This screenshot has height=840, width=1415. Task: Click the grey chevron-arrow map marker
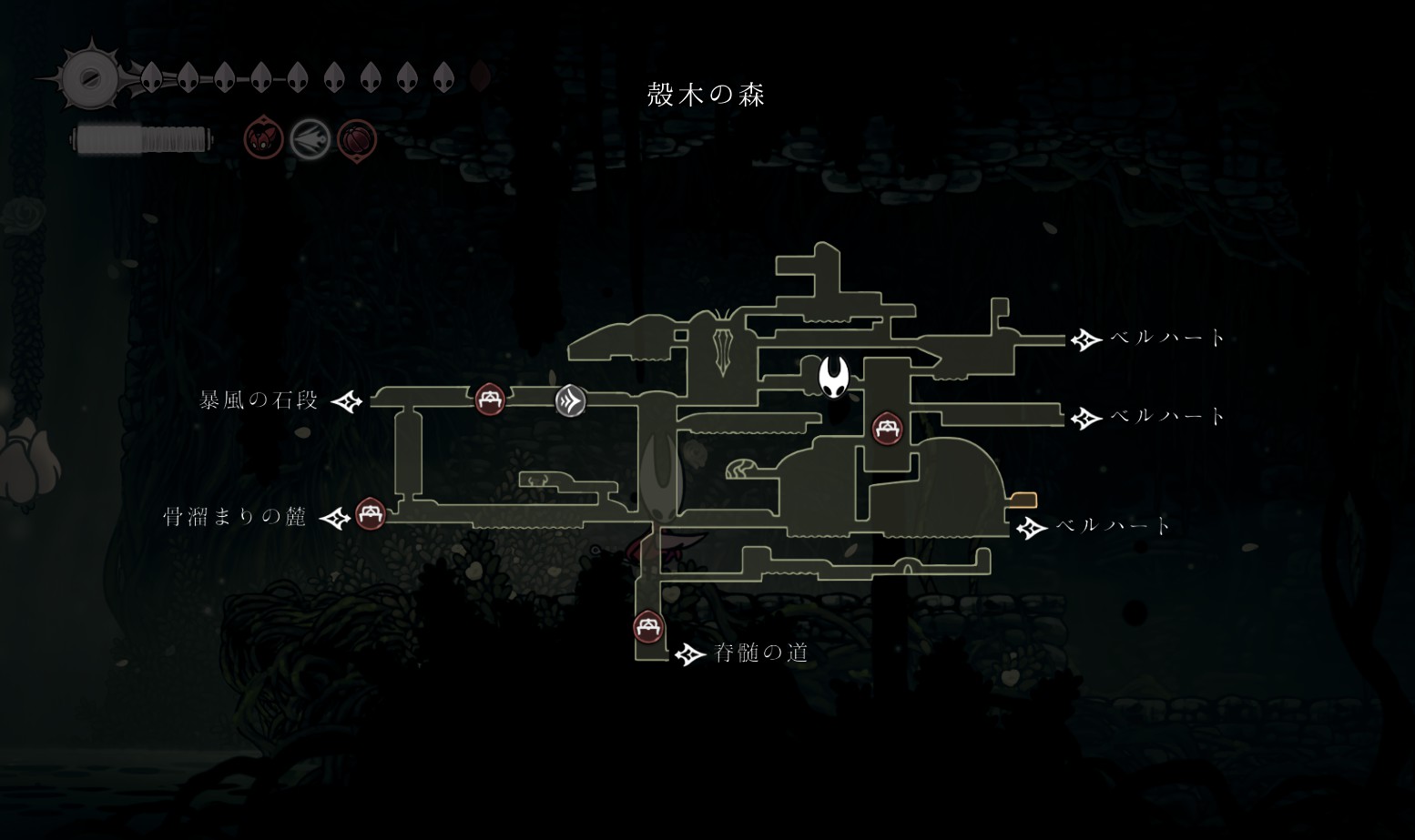[x=570, y=400]
